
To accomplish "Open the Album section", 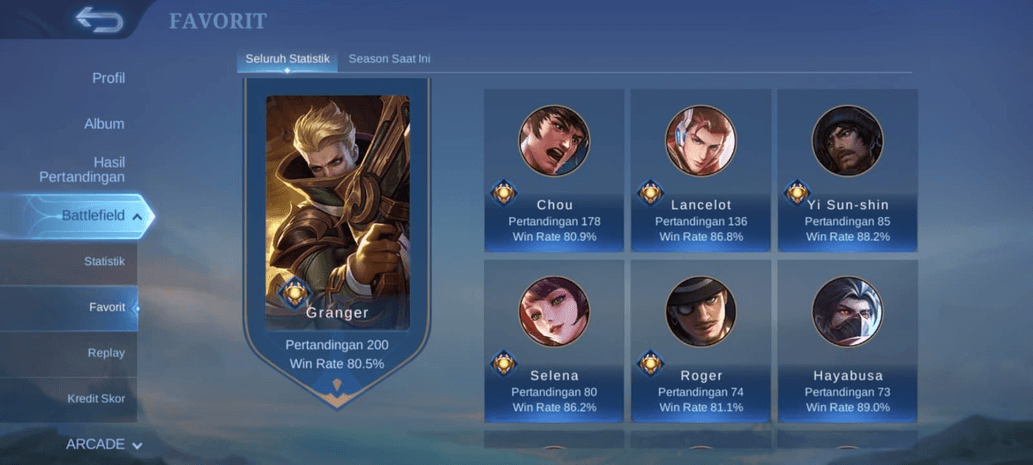I will pos(104,124).
